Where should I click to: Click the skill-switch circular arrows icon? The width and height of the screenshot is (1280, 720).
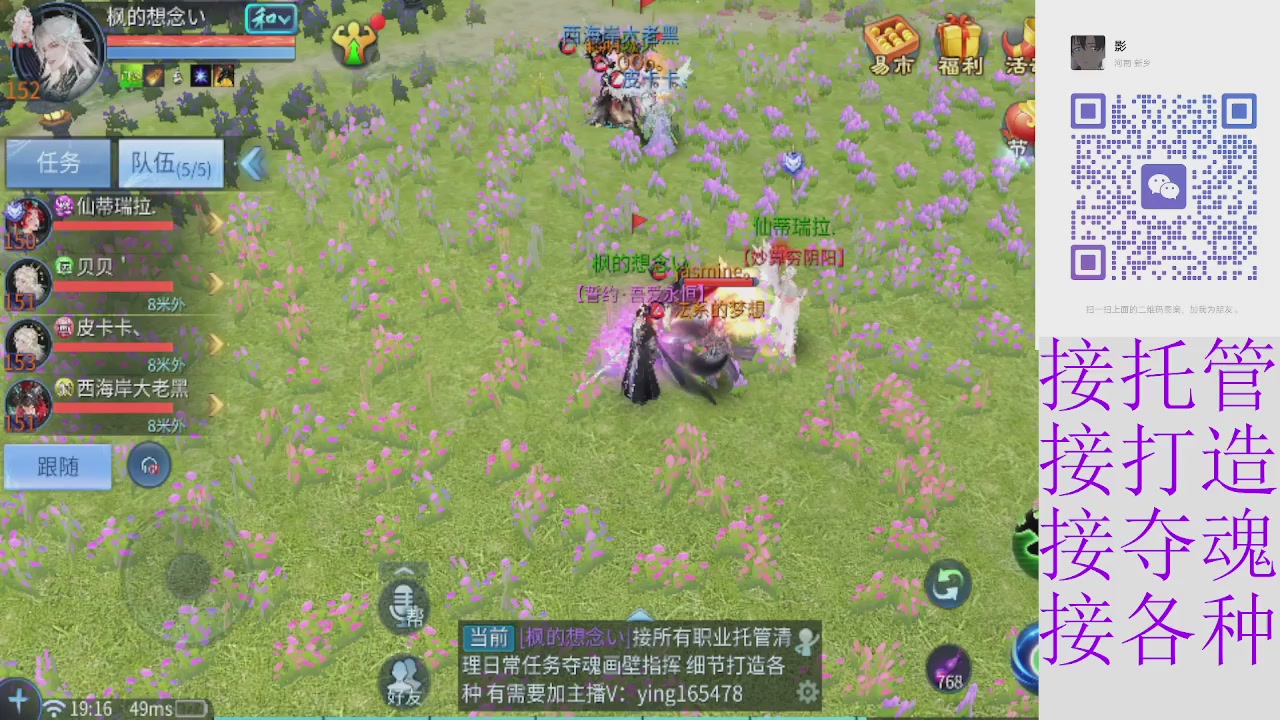947,585
